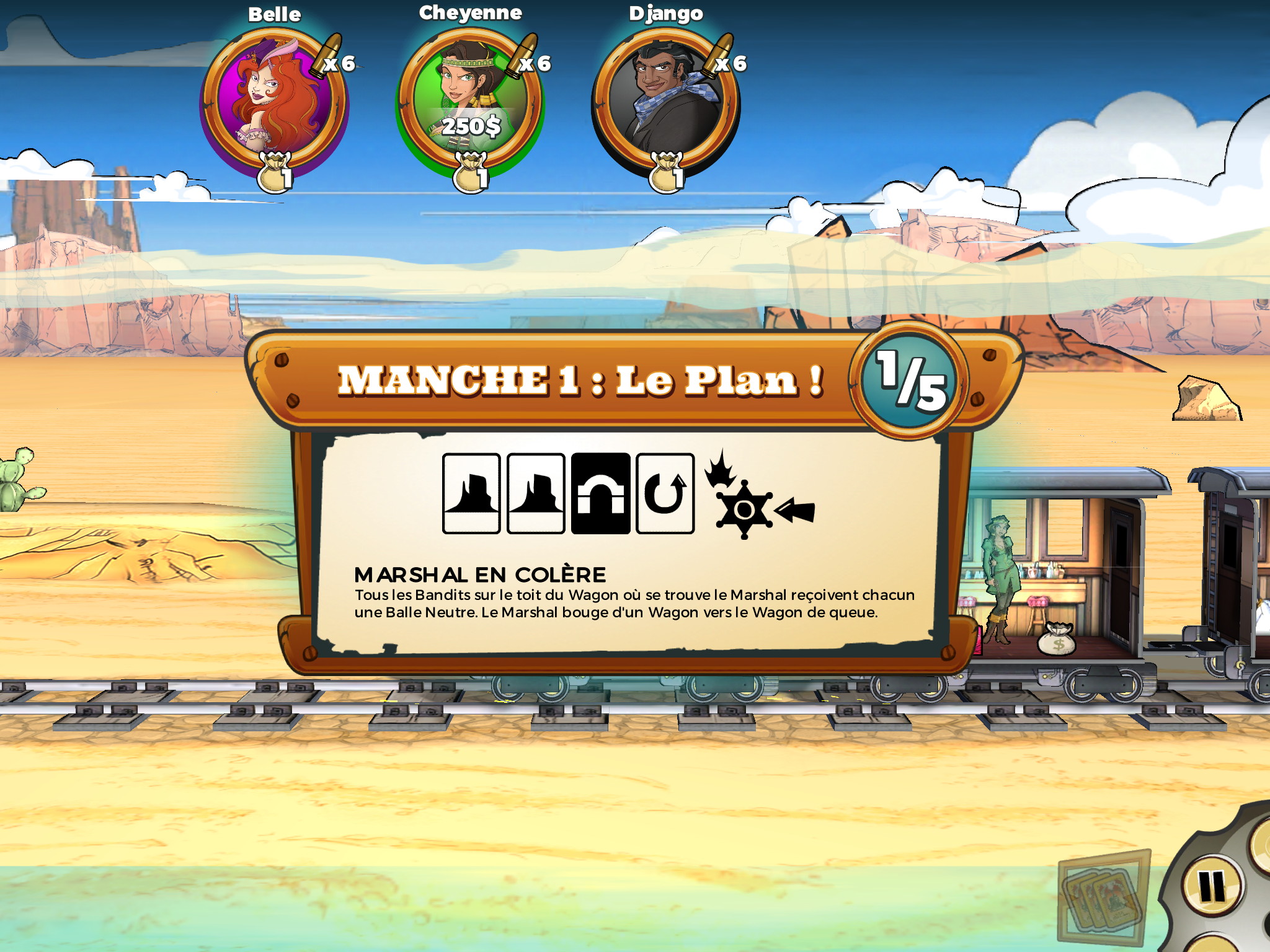Screen dimensions: 1270x952
Task: Select Belle's character portrait
Action: 275,101
